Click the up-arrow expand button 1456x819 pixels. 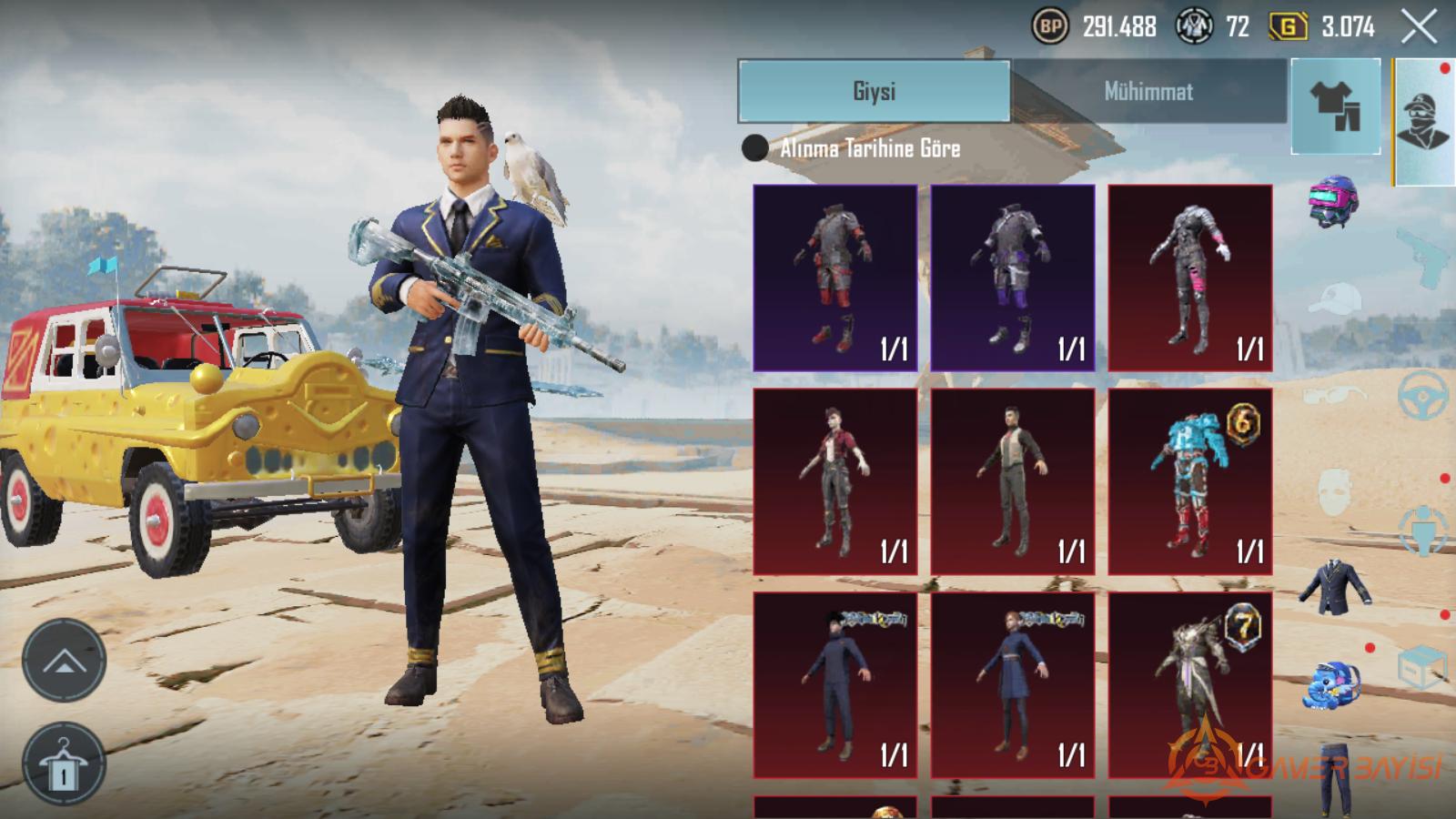[x=64, y=662]
